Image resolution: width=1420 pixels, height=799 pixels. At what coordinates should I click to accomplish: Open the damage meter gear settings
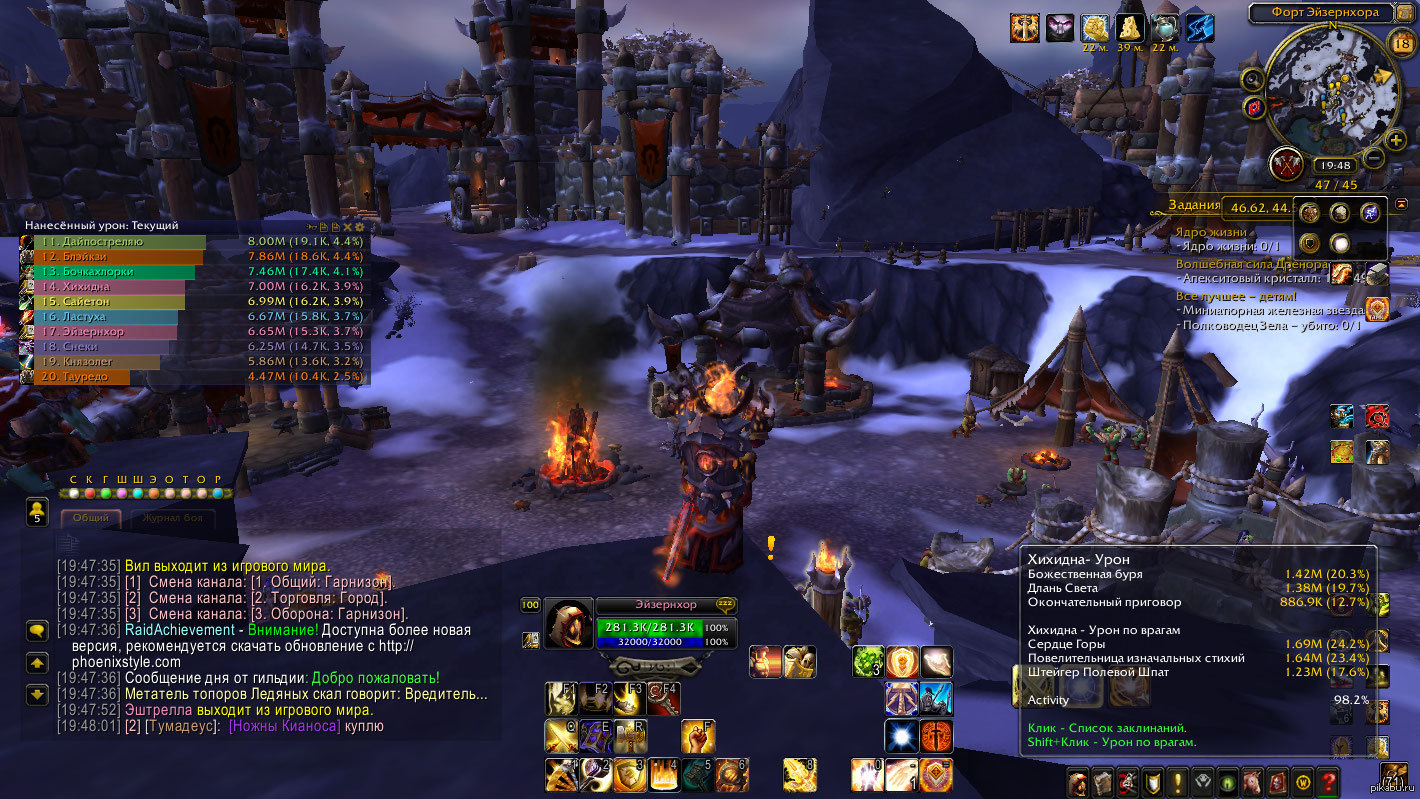pyautogui.click(x=360, y=227)
